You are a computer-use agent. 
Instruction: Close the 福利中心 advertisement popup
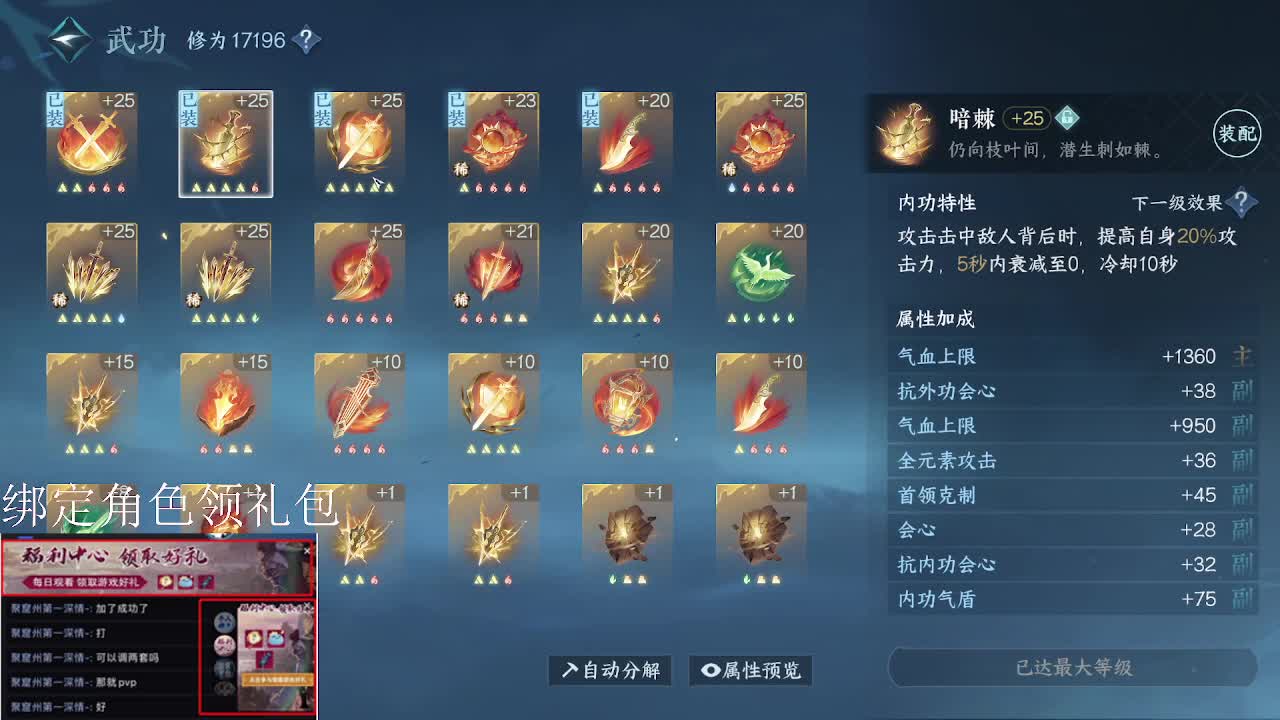tap(307, 549)
